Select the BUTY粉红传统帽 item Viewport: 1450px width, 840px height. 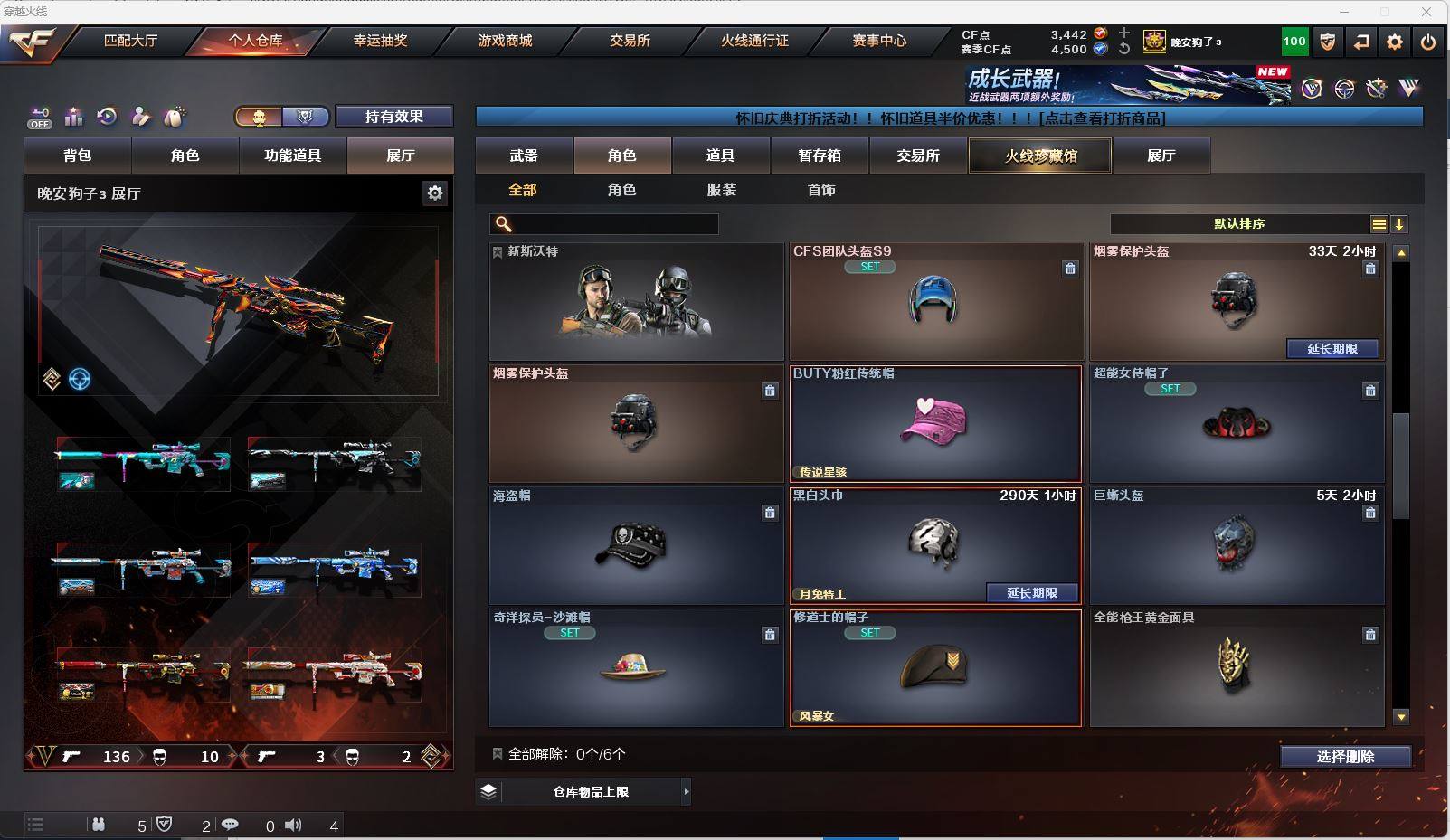point(935,424)
